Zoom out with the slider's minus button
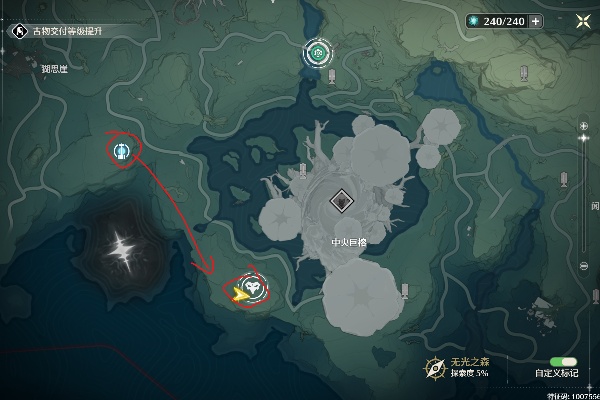Screen dimensions: 600x400 583,266
